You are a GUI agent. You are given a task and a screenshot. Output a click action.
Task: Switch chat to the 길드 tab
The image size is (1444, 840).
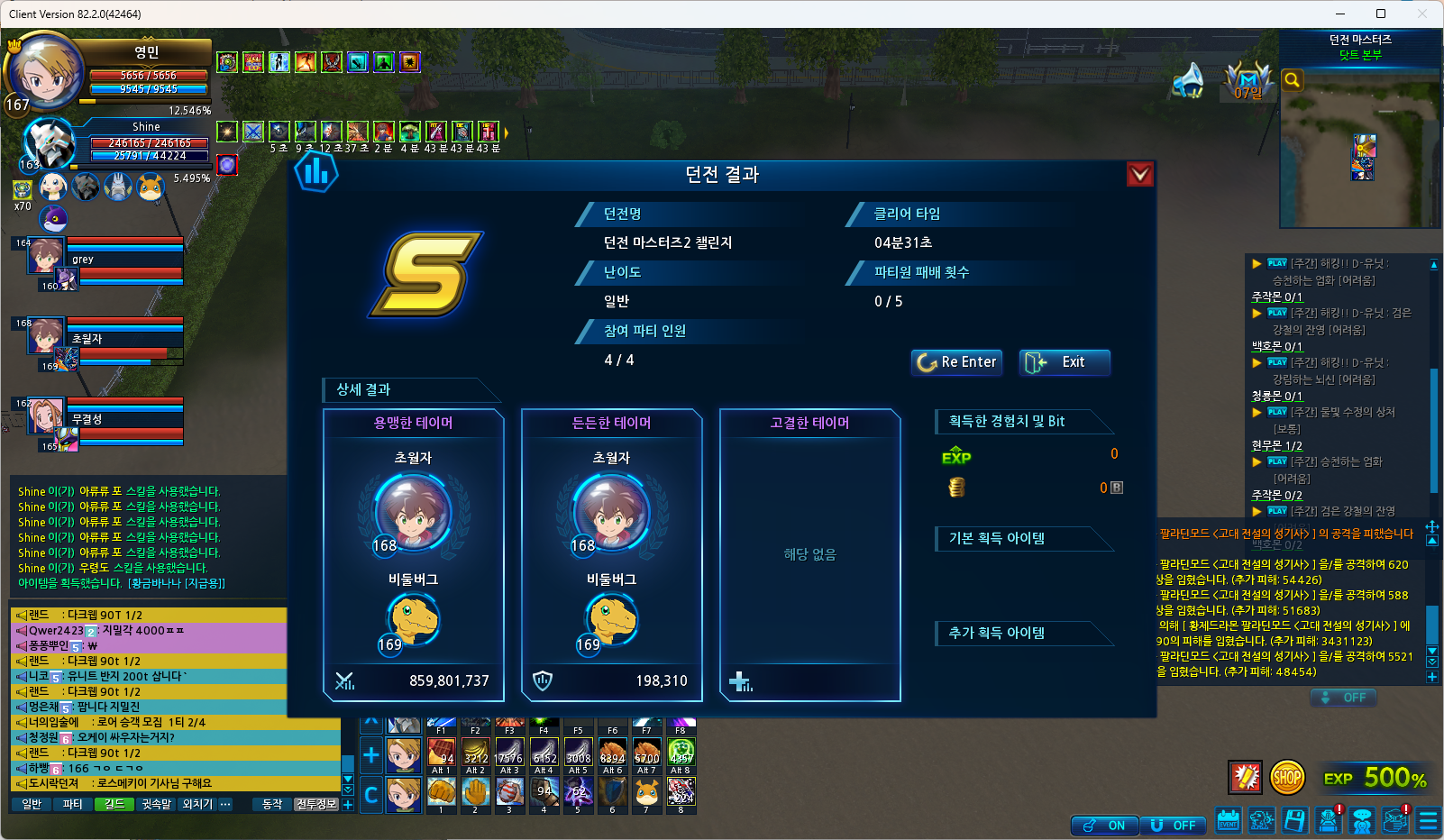[x=114, y=804]
